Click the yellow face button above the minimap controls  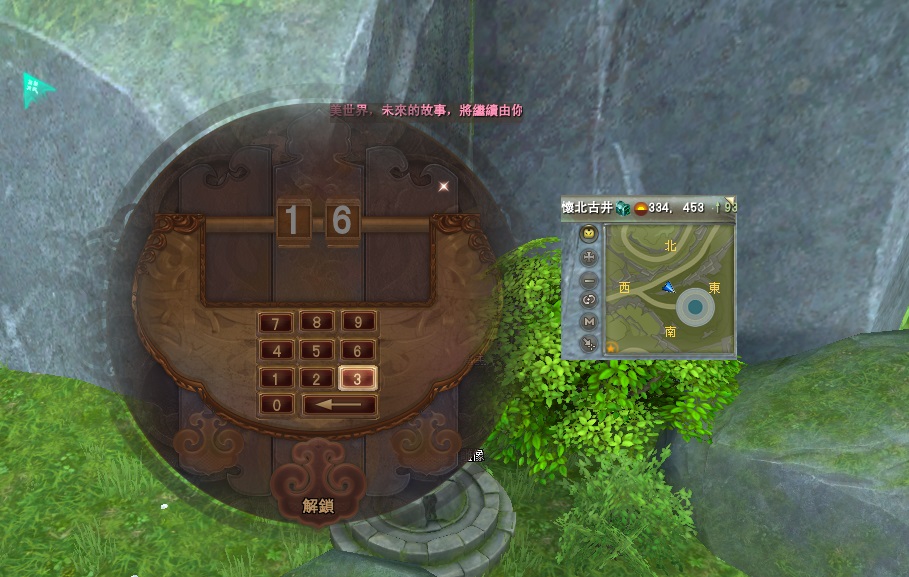[x=589, y=234]
